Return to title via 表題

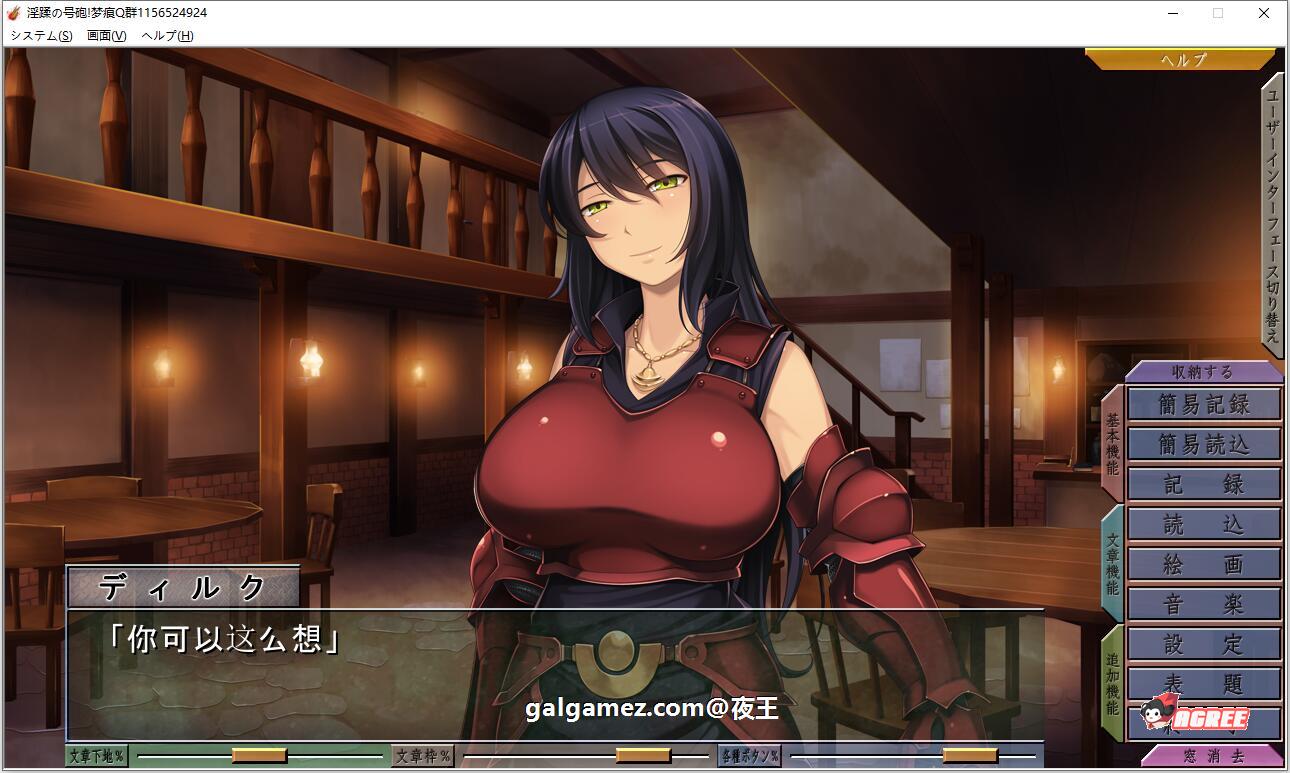(1204, 684)
